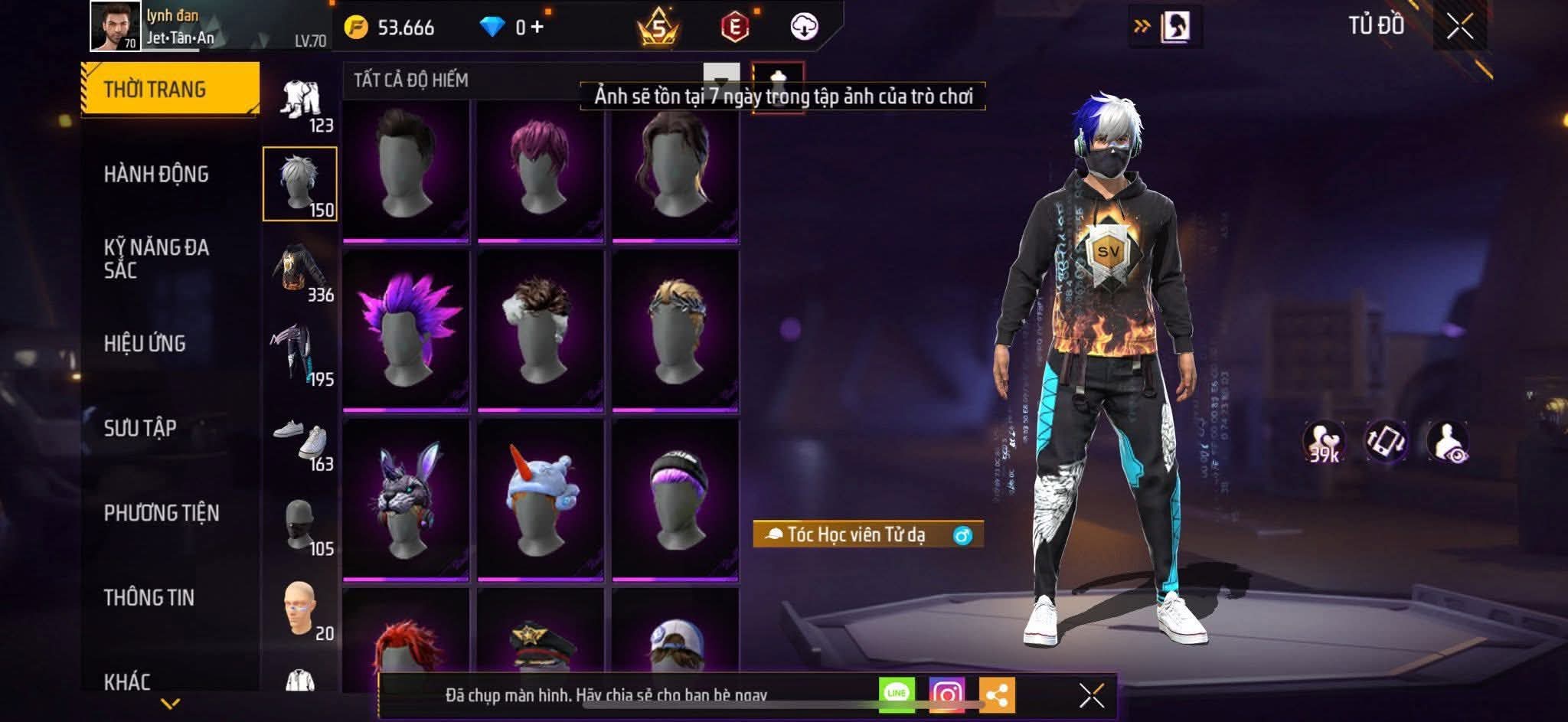Choose the hair category with 150 items
This screenshot has height=722, width=1568.
point(300,185)
